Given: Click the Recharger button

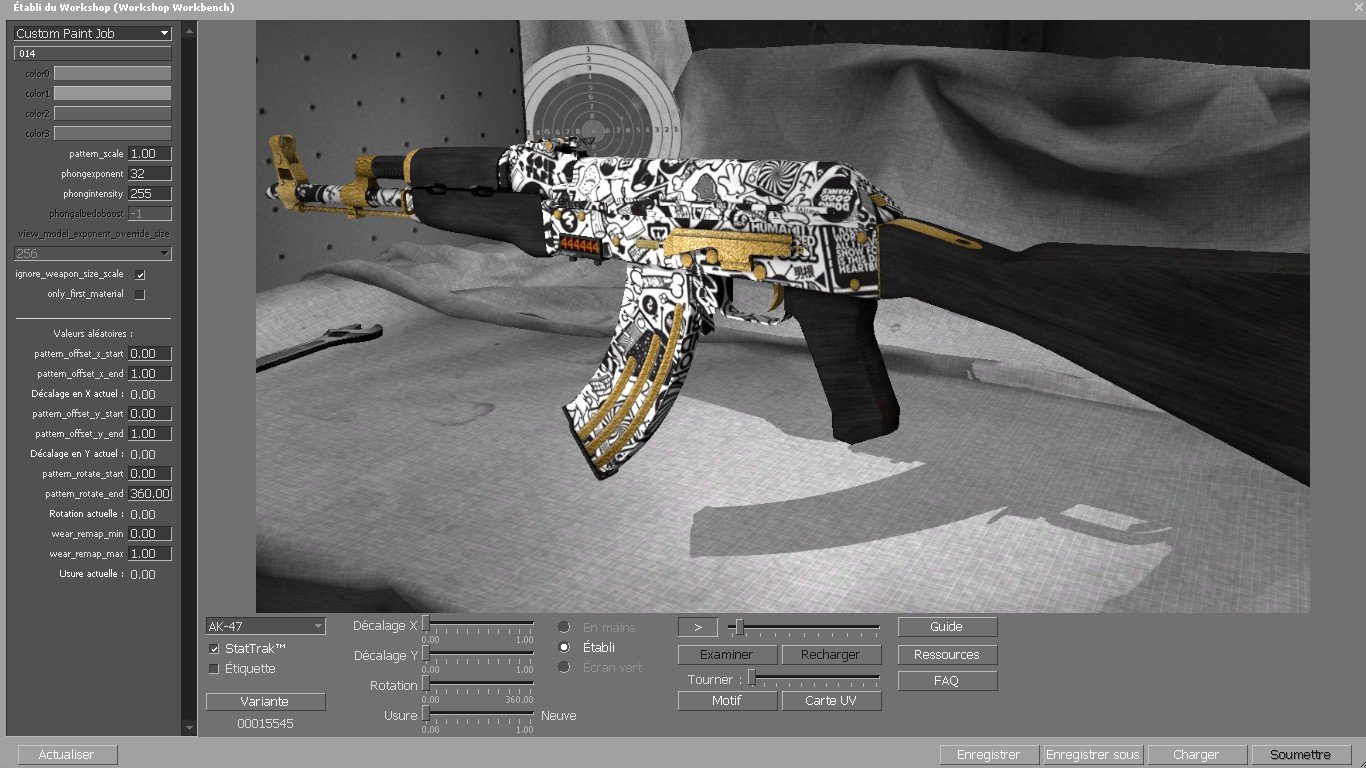Looking at the screenshot, I should coord(831,655).
